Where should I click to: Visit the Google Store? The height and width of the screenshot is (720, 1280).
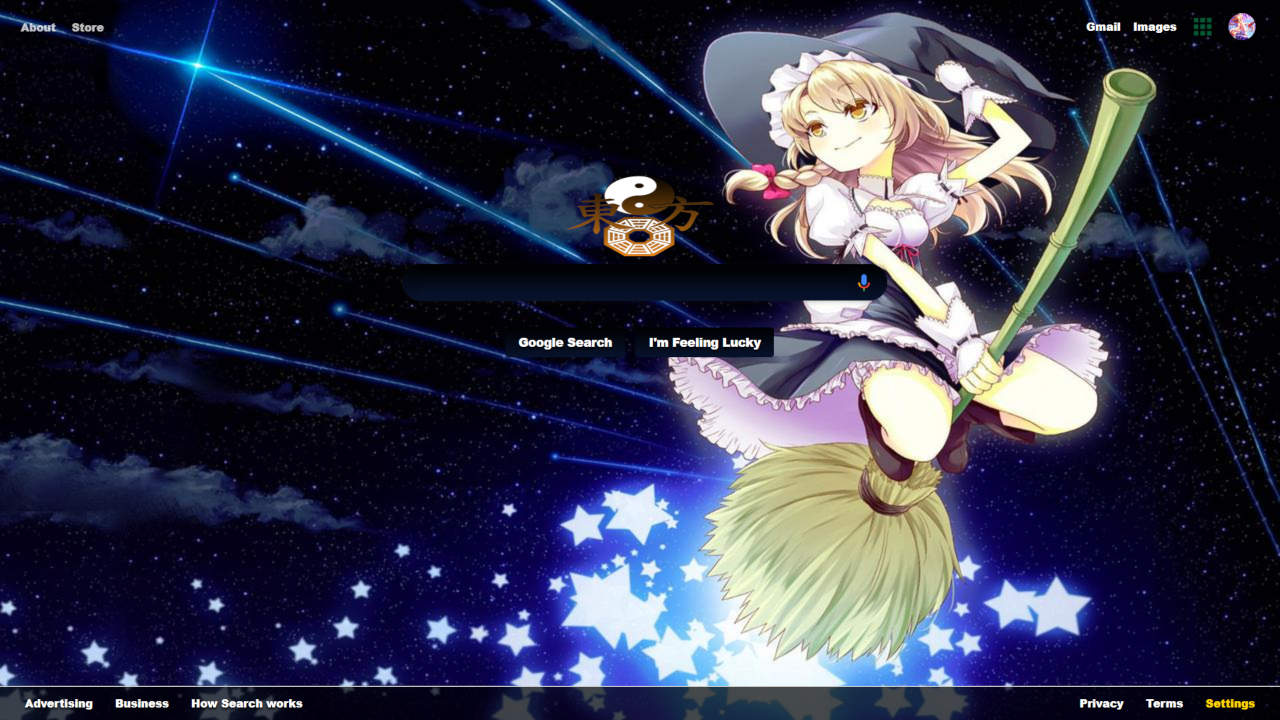click(x=86, y=27)
